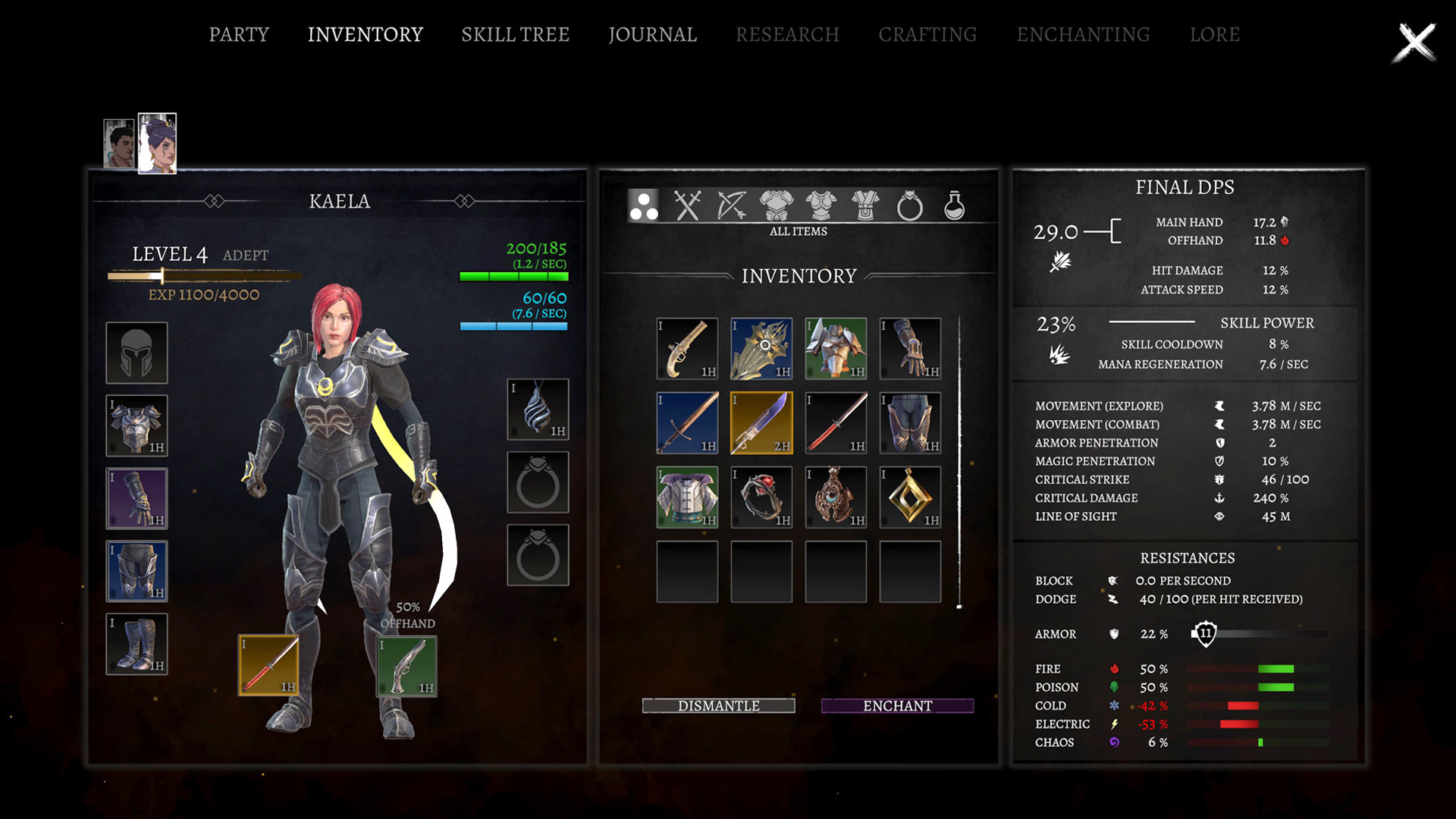
Task: Select the dark-haired party member portrait
Action: (119, 143)
